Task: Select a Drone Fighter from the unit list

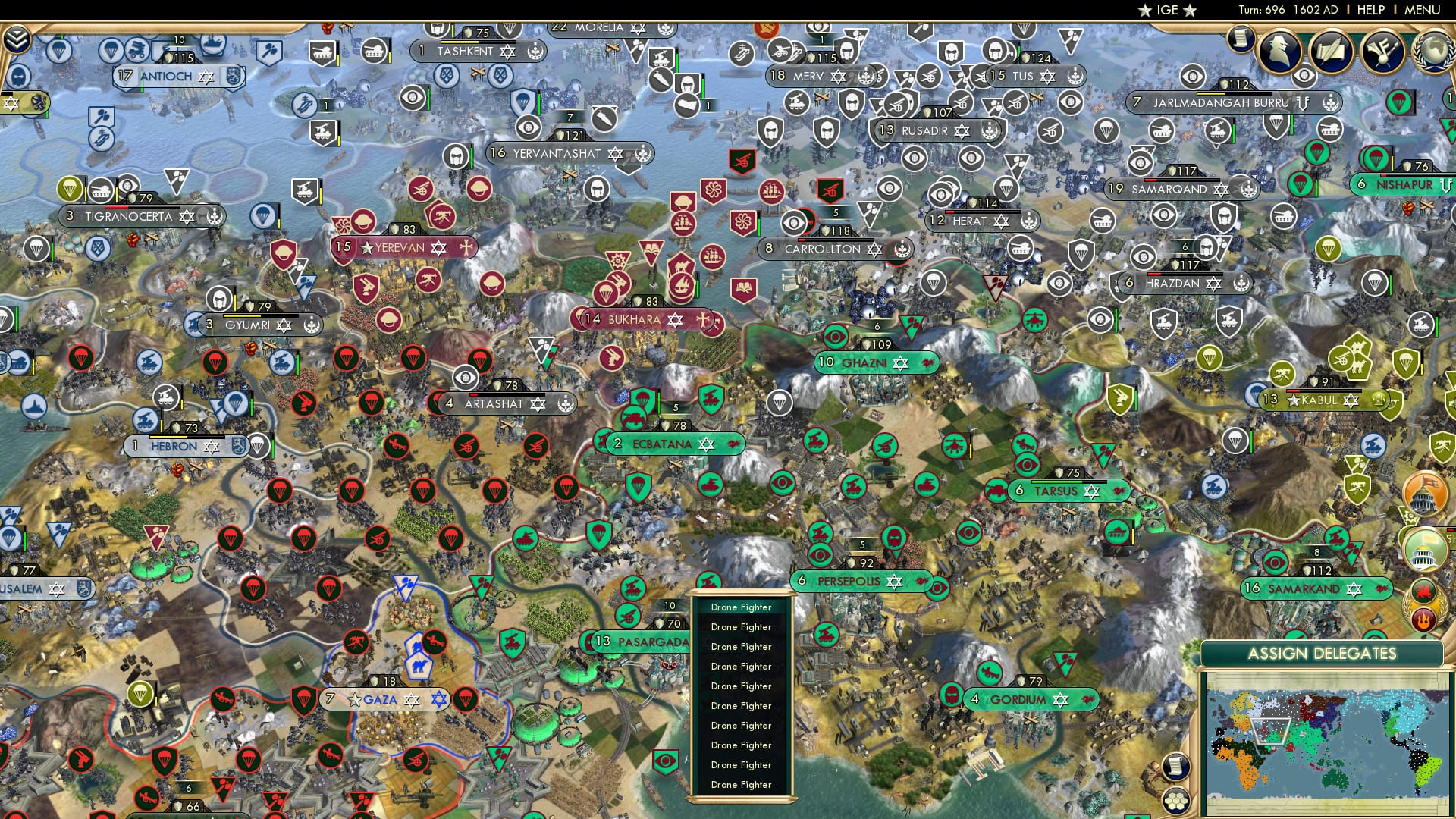Action: click(741, 607)
